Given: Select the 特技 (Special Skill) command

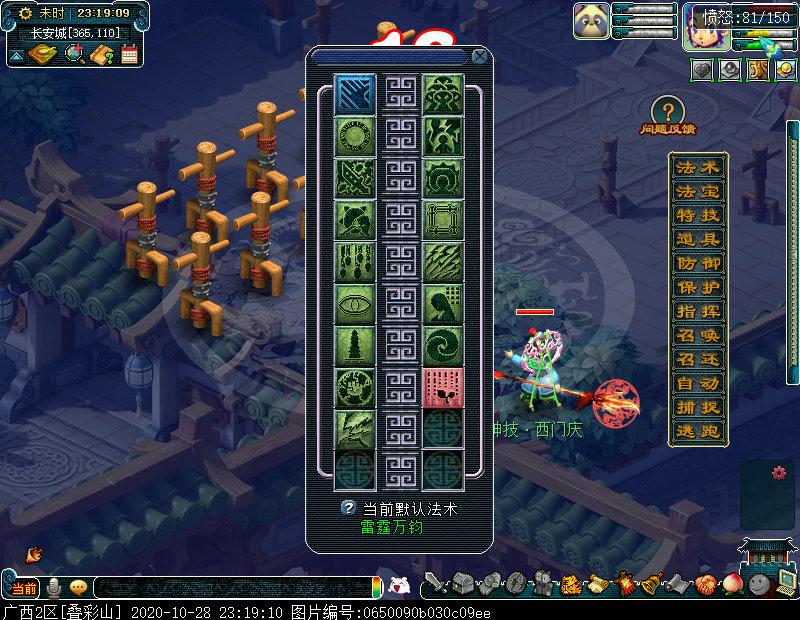Looking at the screenshot, I should pyautogui.click(x=697, y=215).
